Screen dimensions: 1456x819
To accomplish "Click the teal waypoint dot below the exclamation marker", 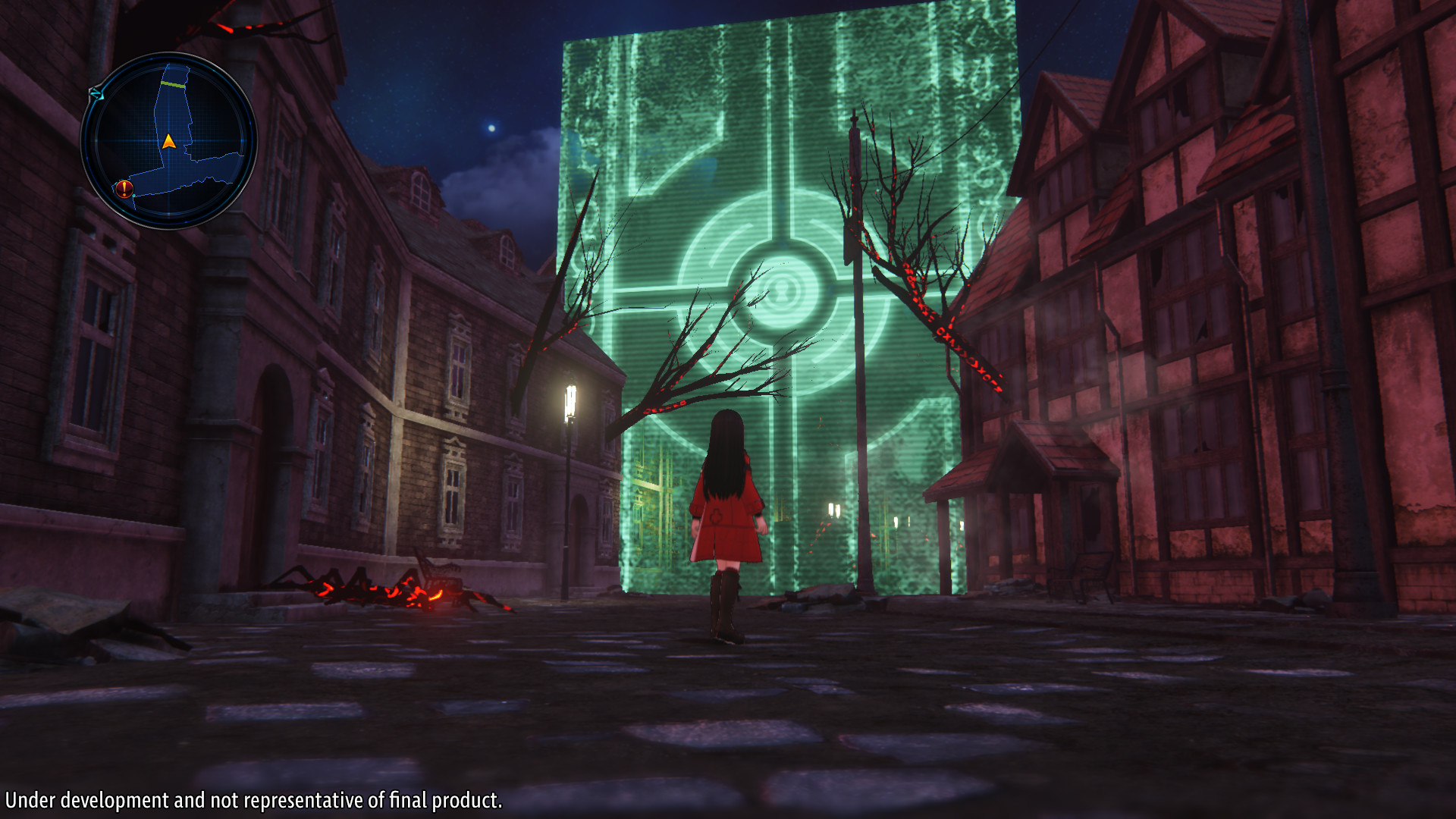I will [133, 196].
